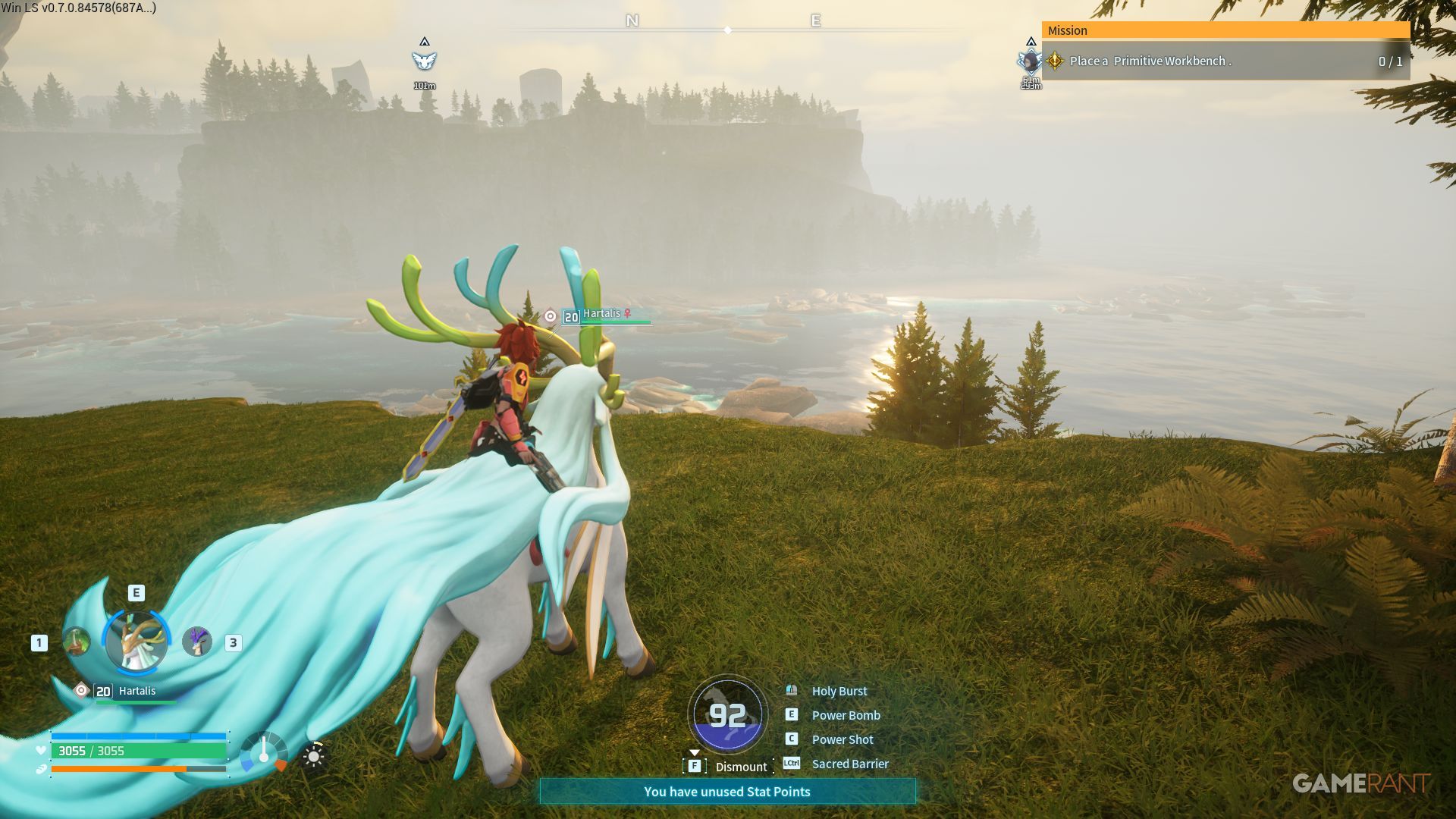The height and width of the screenshot is (819, 1456).
Task: Open the Primitive Workbench mission tracker
Action: pyautogui.click(x=1225, y=61)
